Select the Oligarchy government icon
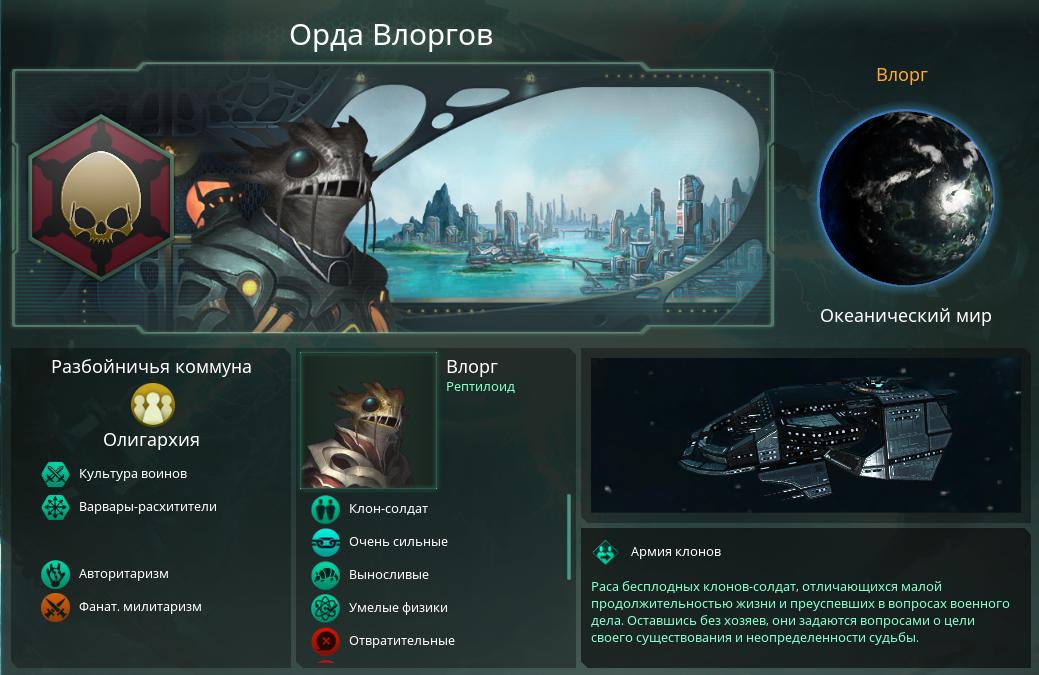 click(152, 405)
